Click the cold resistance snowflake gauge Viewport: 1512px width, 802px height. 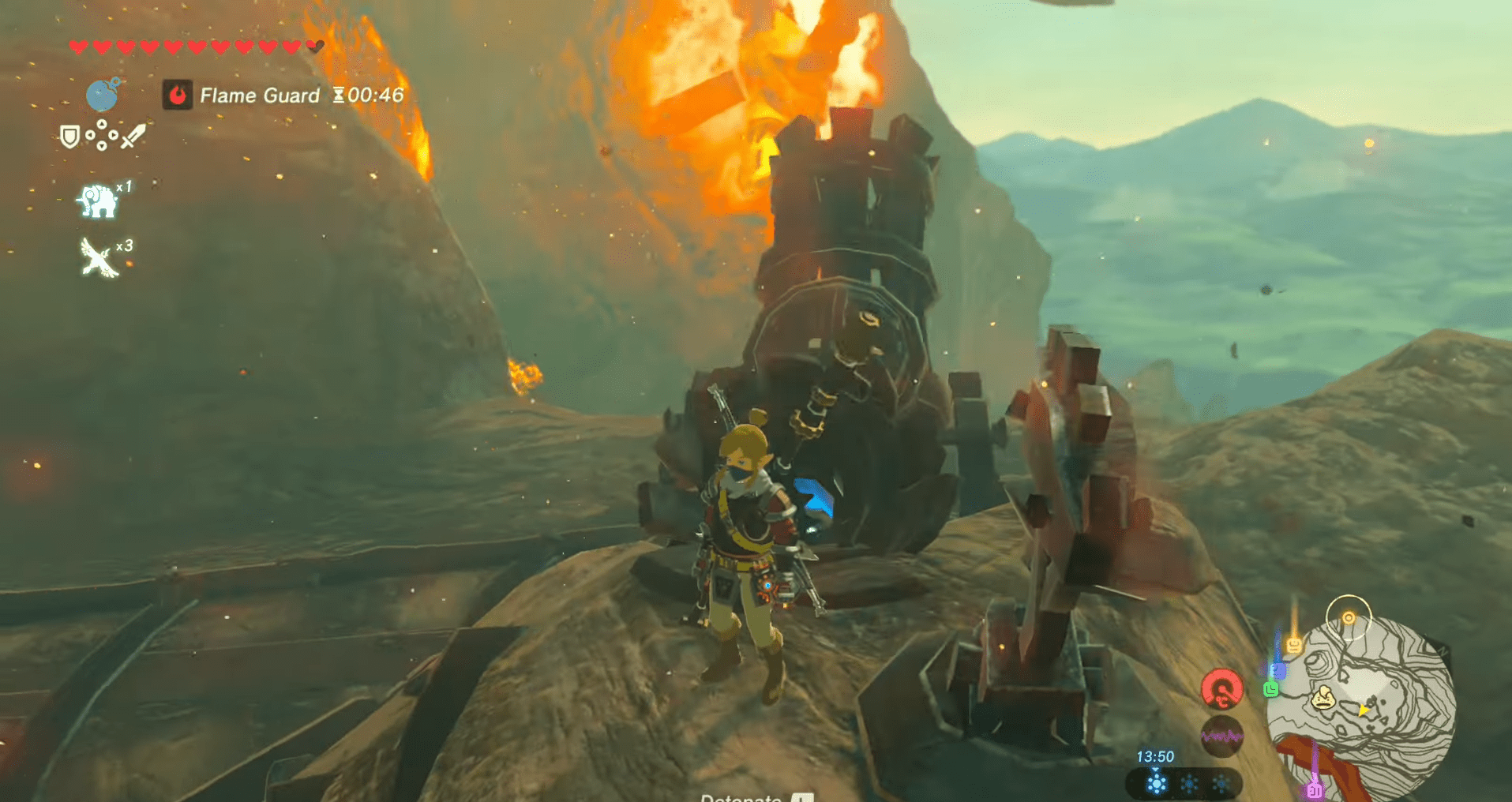[1157, 782]
